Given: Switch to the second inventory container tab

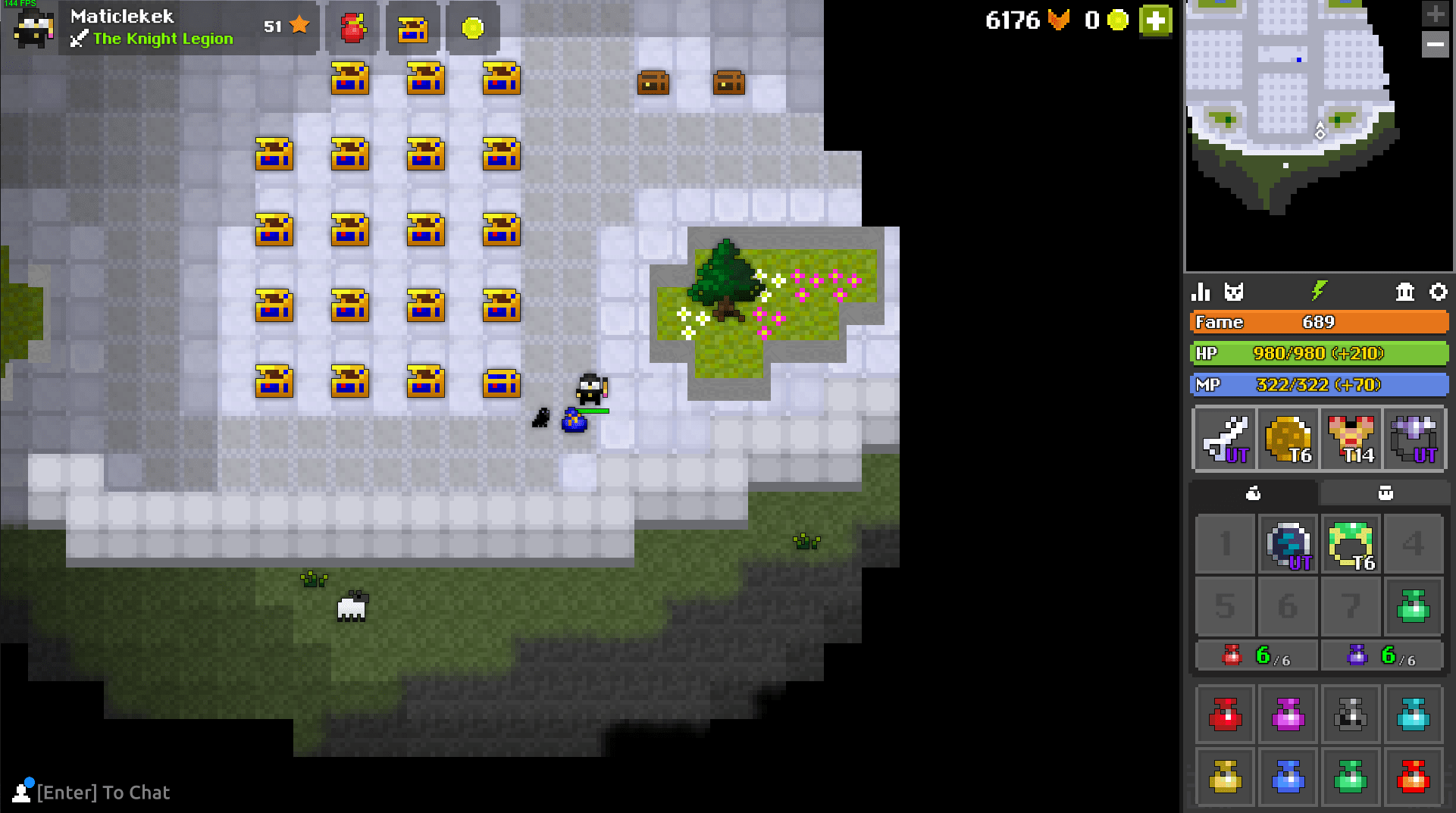Looking at the screenshot, I should (1386, 492).
